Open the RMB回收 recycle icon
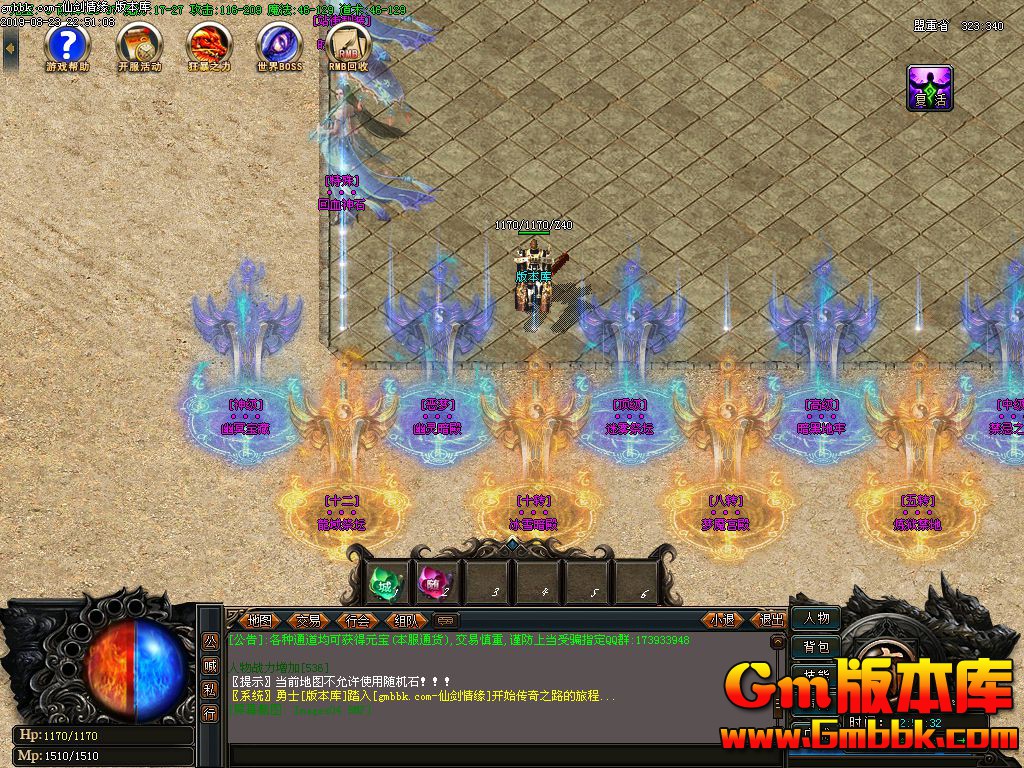This screenshot has width=1024, height=768. (x=349, y=45)
